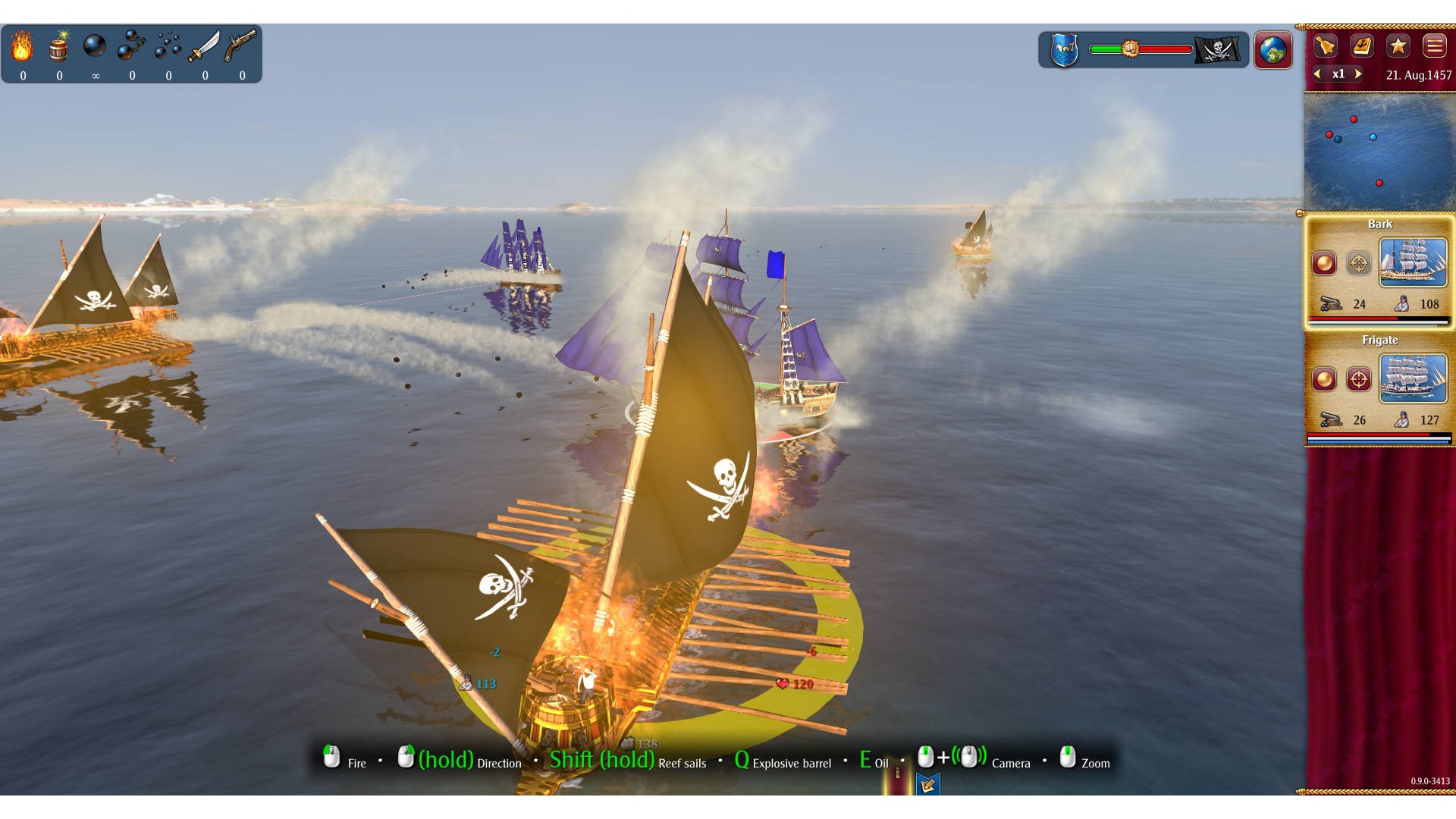The image size is (1456, 819).
Task: Click the sea battle minimap
Action: tap(1379, 152)
